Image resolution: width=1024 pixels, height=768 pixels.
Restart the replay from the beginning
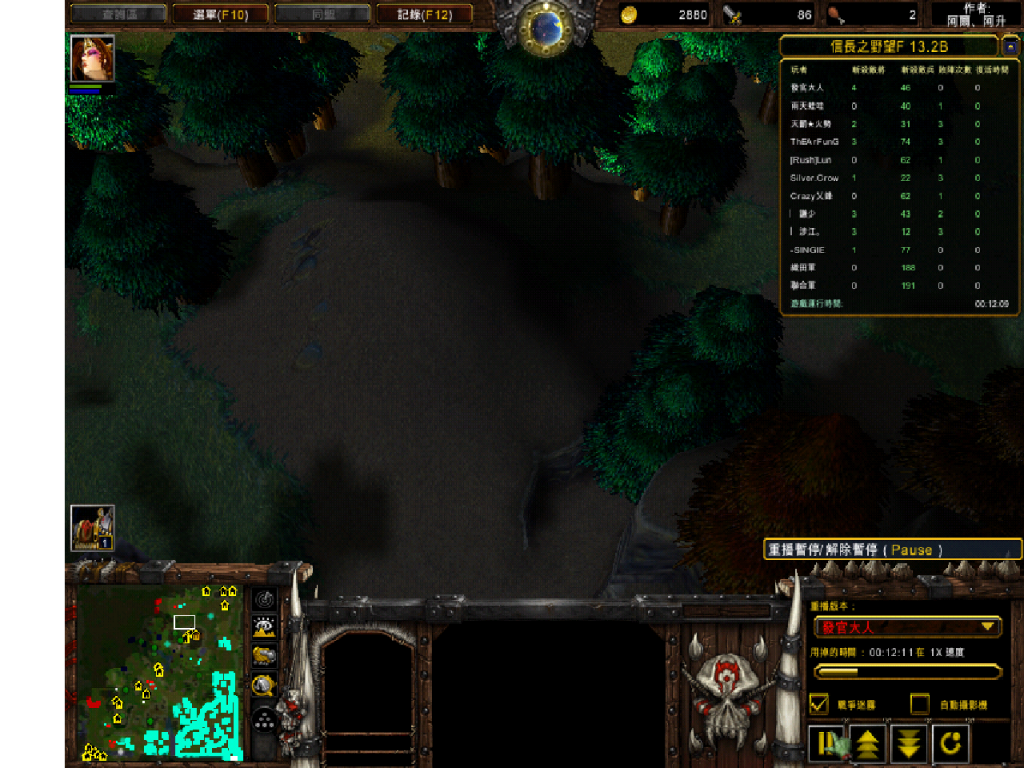[x=949, y=743]
